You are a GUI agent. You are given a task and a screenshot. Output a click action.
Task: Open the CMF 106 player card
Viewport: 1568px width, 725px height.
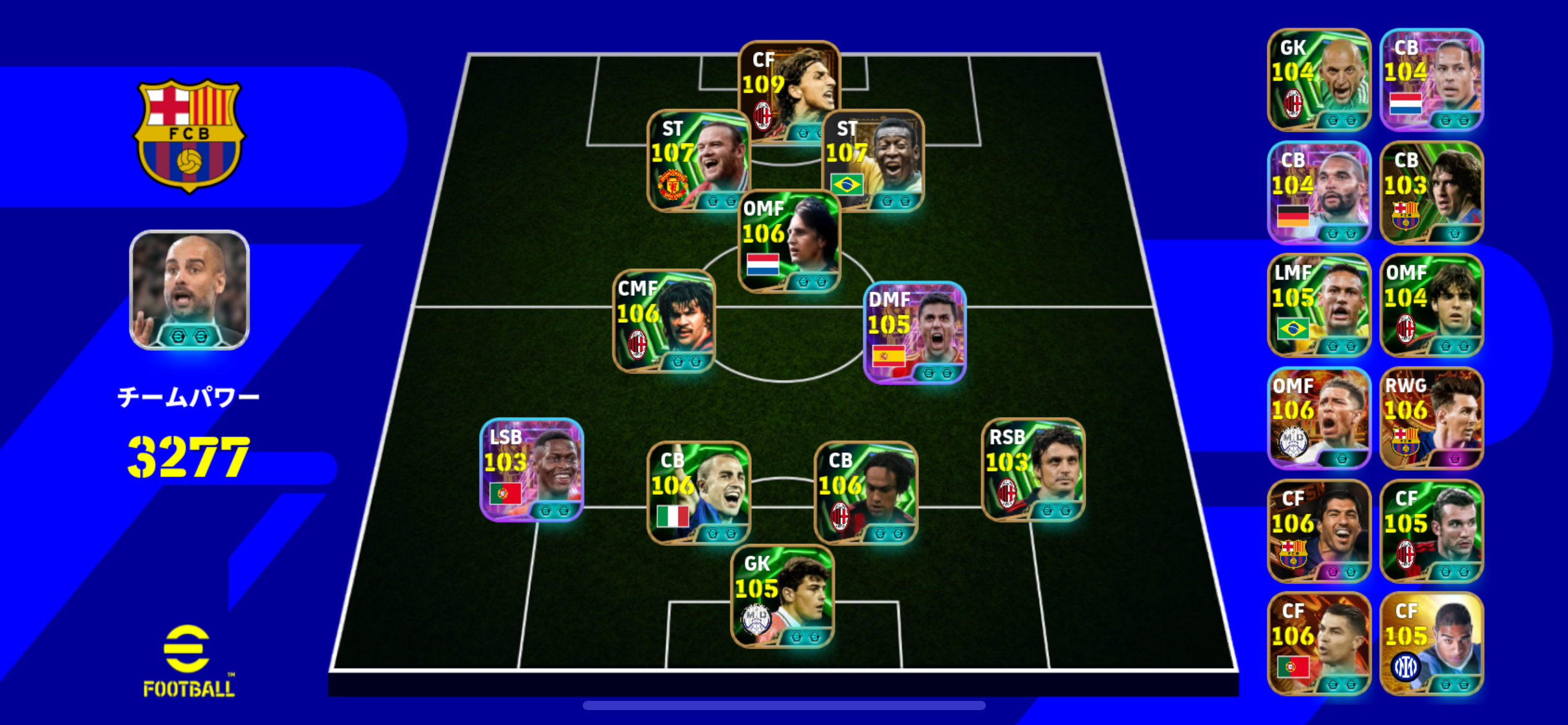(x=664, y=321)
